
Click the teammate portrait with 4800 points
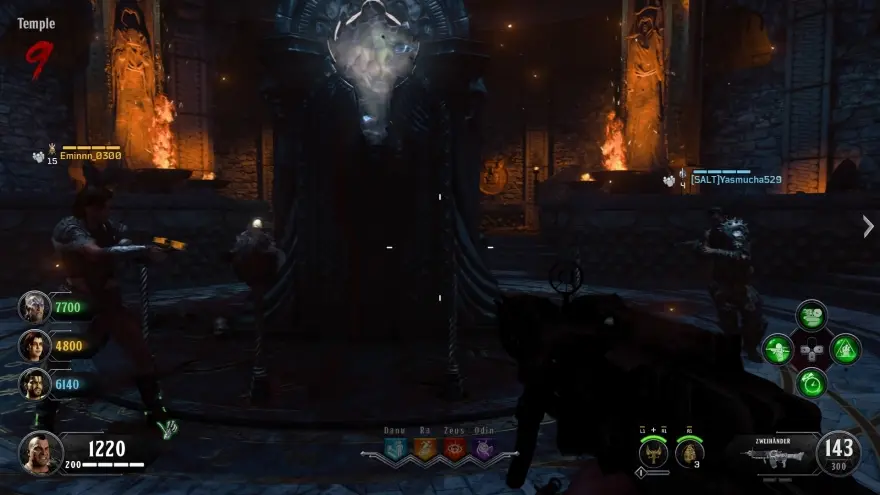point(34,345)
